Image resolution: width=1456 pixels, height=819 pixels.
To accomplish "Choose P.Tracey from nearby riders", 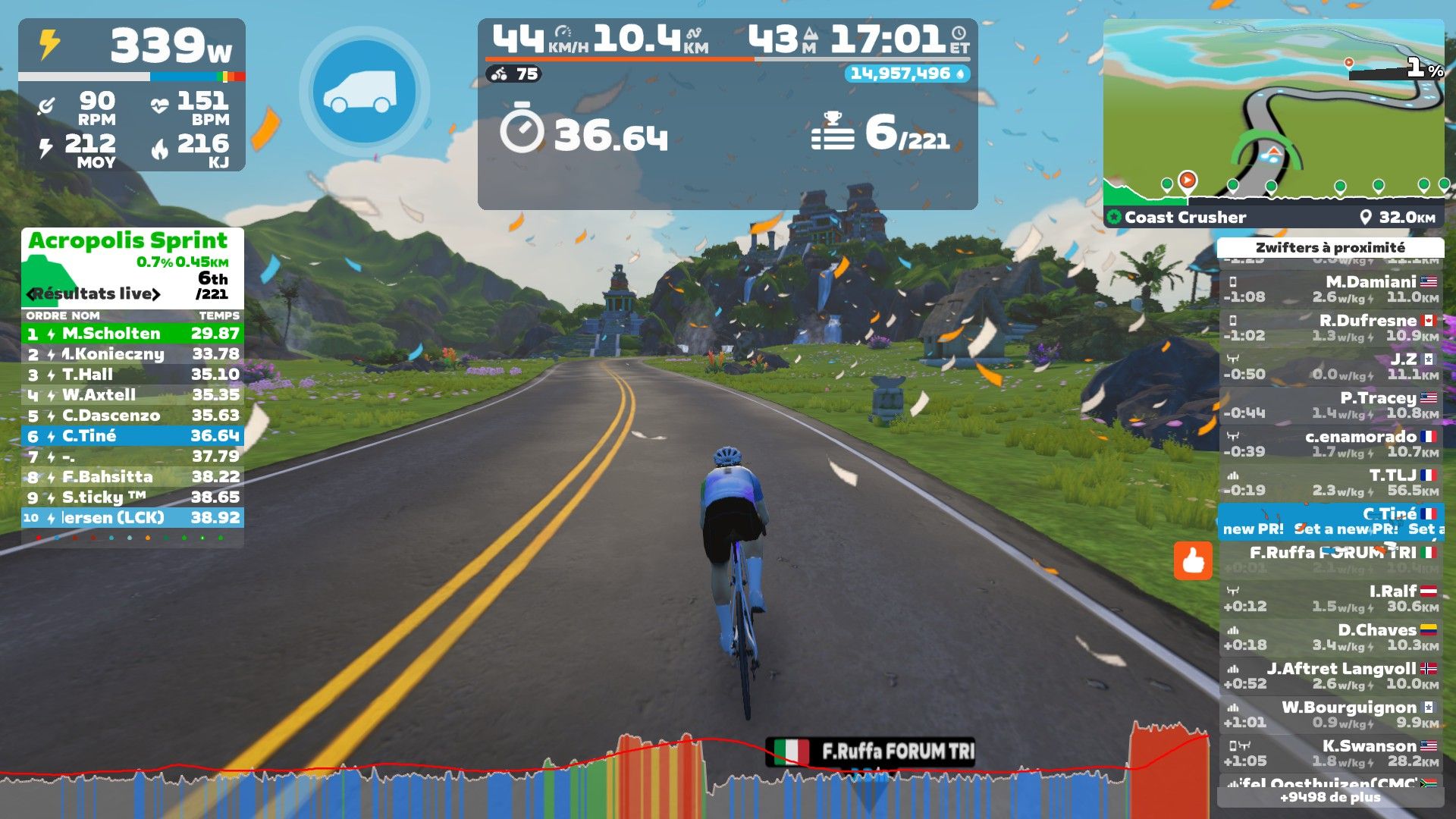I will pos(1330,405).
